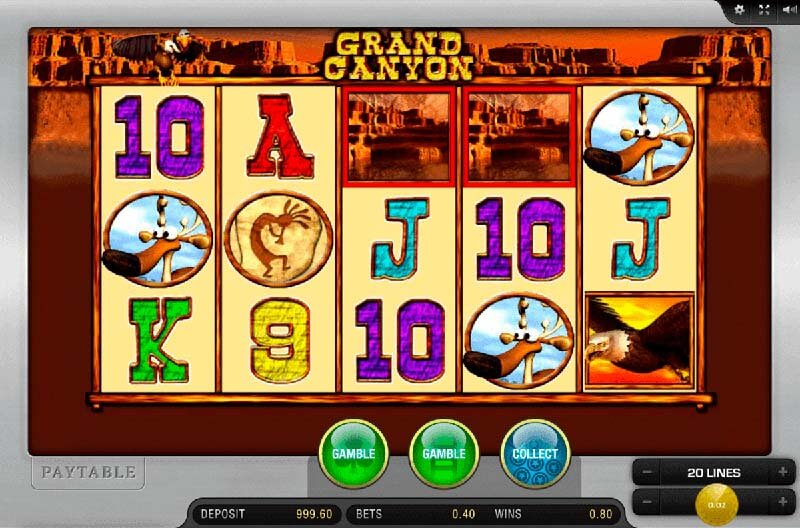Open settings via the gear icon
The image size is (800, 528).
[x=740, y=9]
